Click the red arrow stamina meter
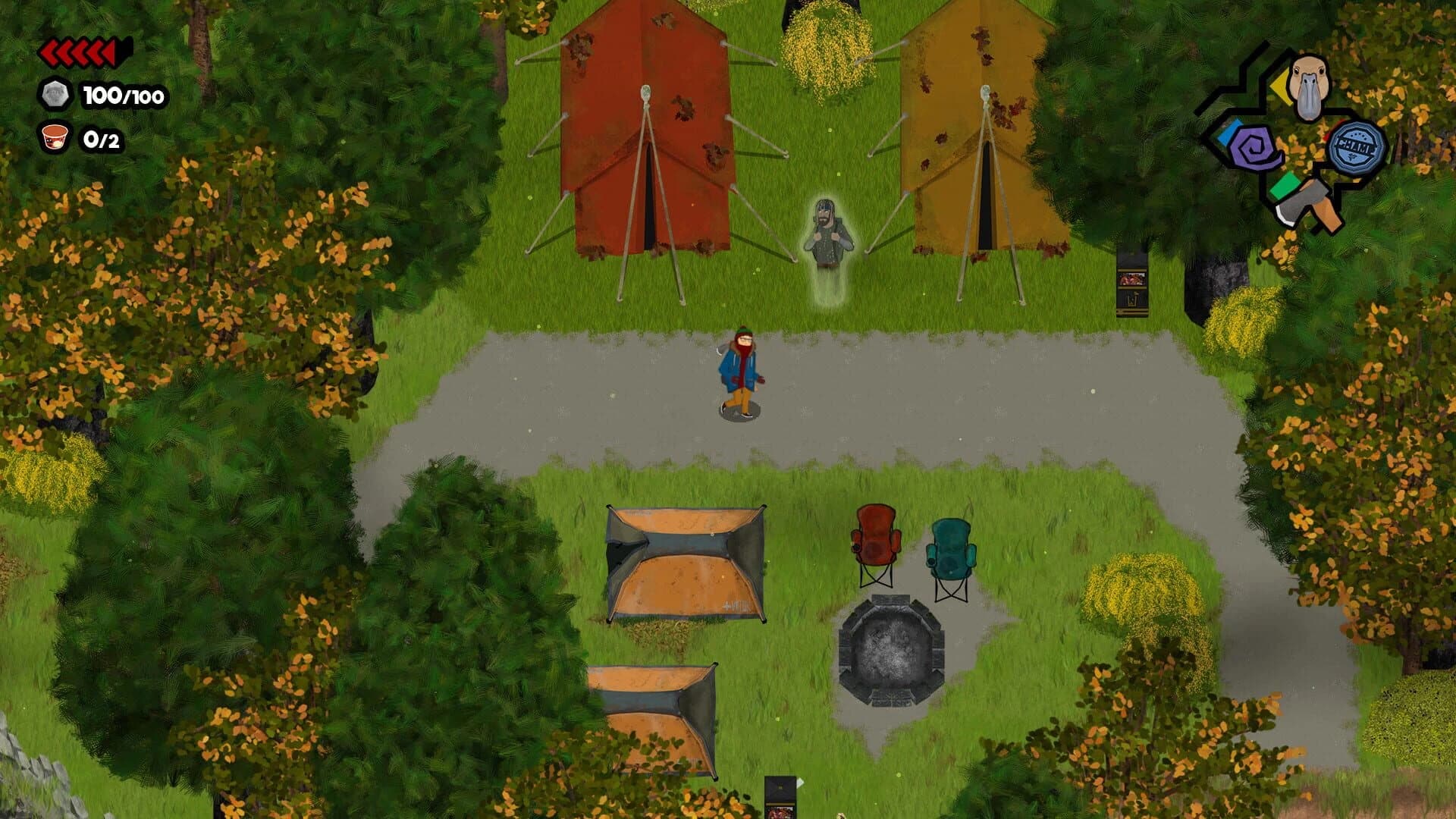This screenshot has width=1456, height=819. pos(80,52)
